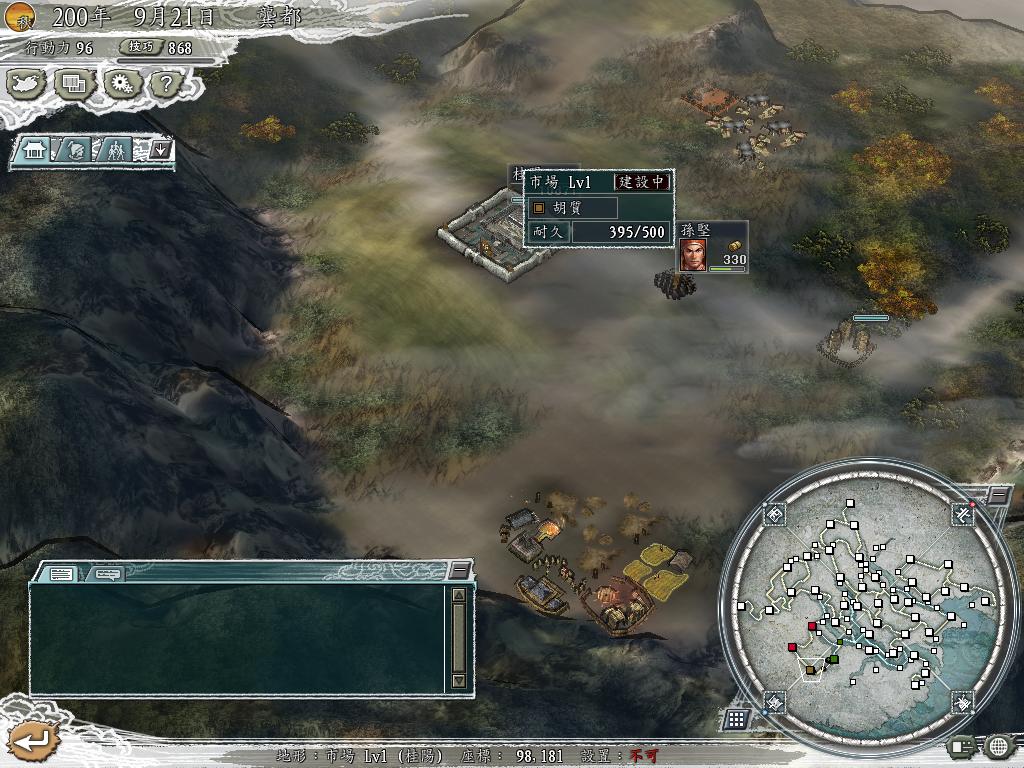Switch to the officer helmet tab
The image size is (1024, 768).
click(x=78, y=151)
